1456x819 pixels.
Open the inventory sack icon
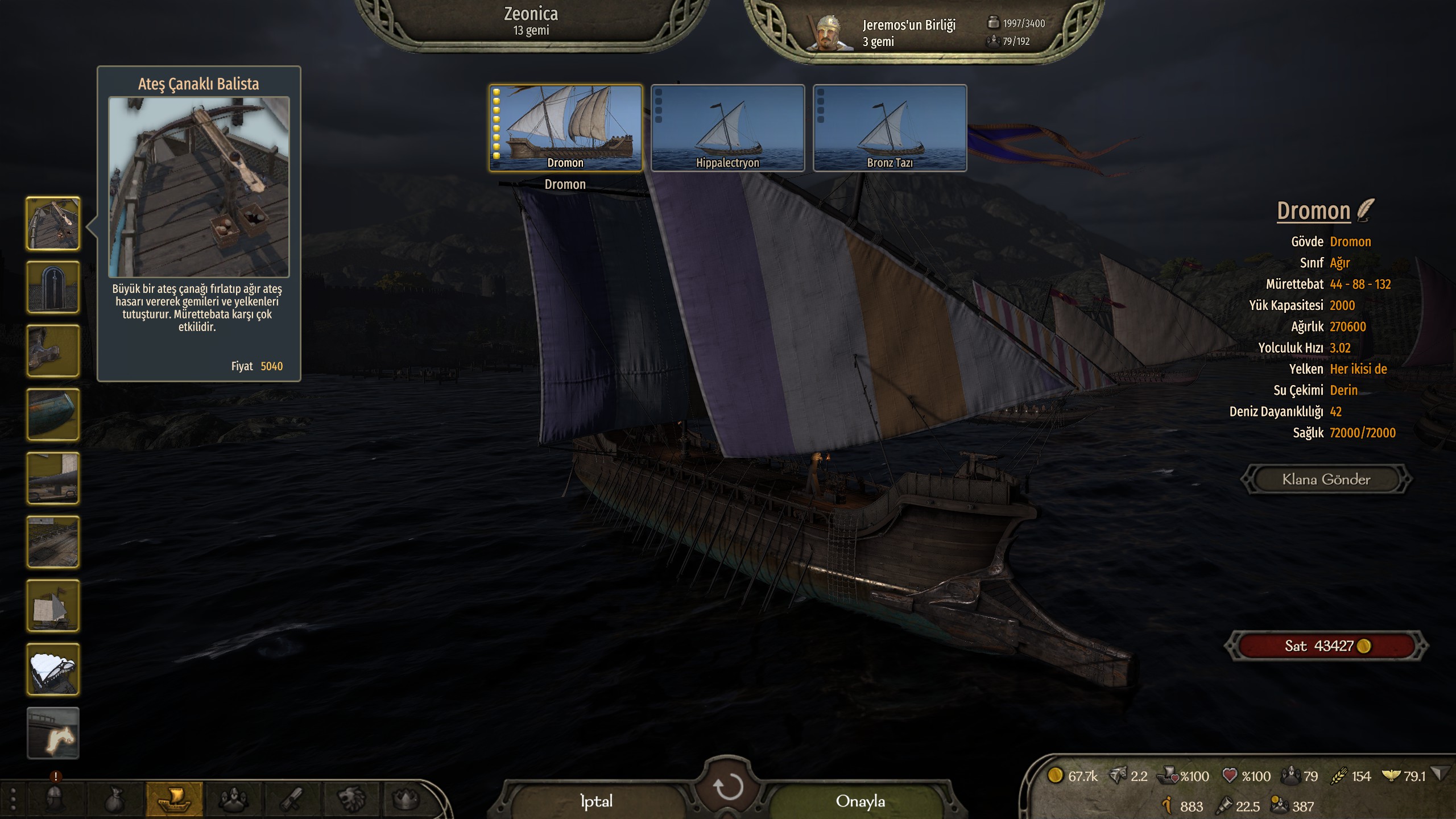pos(115,799)
